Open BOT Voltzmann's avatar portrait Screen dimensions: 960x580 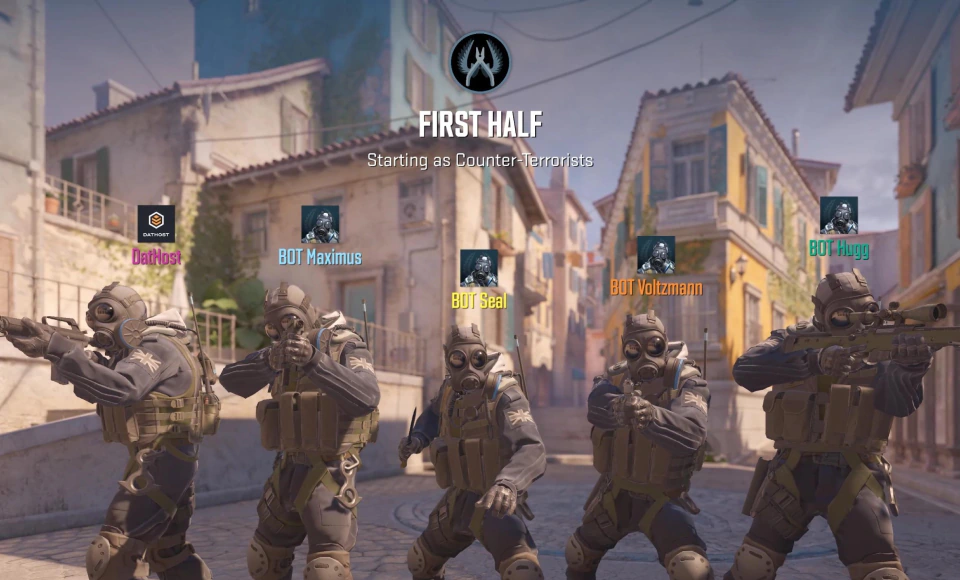[x=656, y=255]
